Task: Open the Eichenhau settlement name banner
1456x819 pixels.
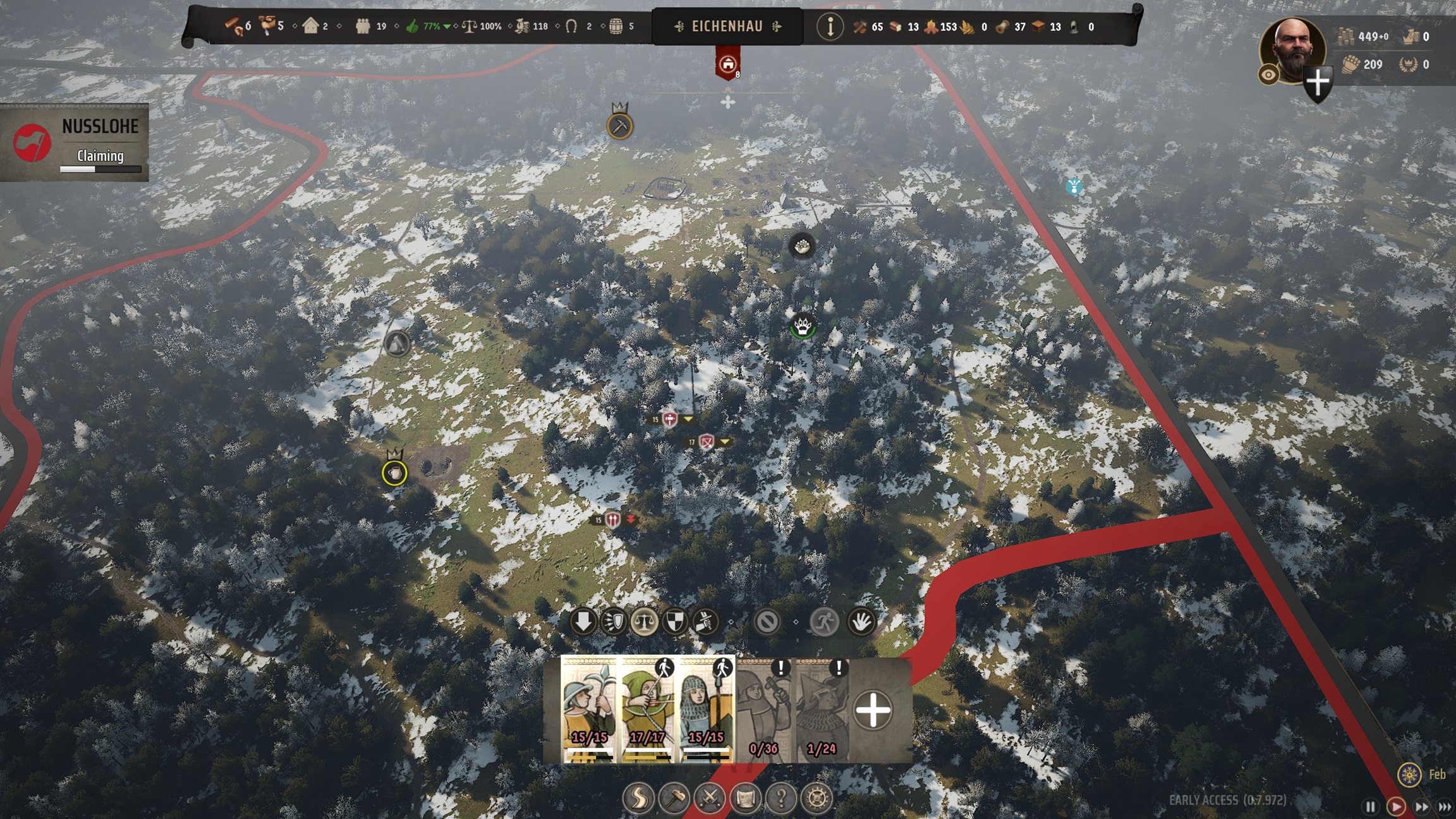Action: click(727, 27)
